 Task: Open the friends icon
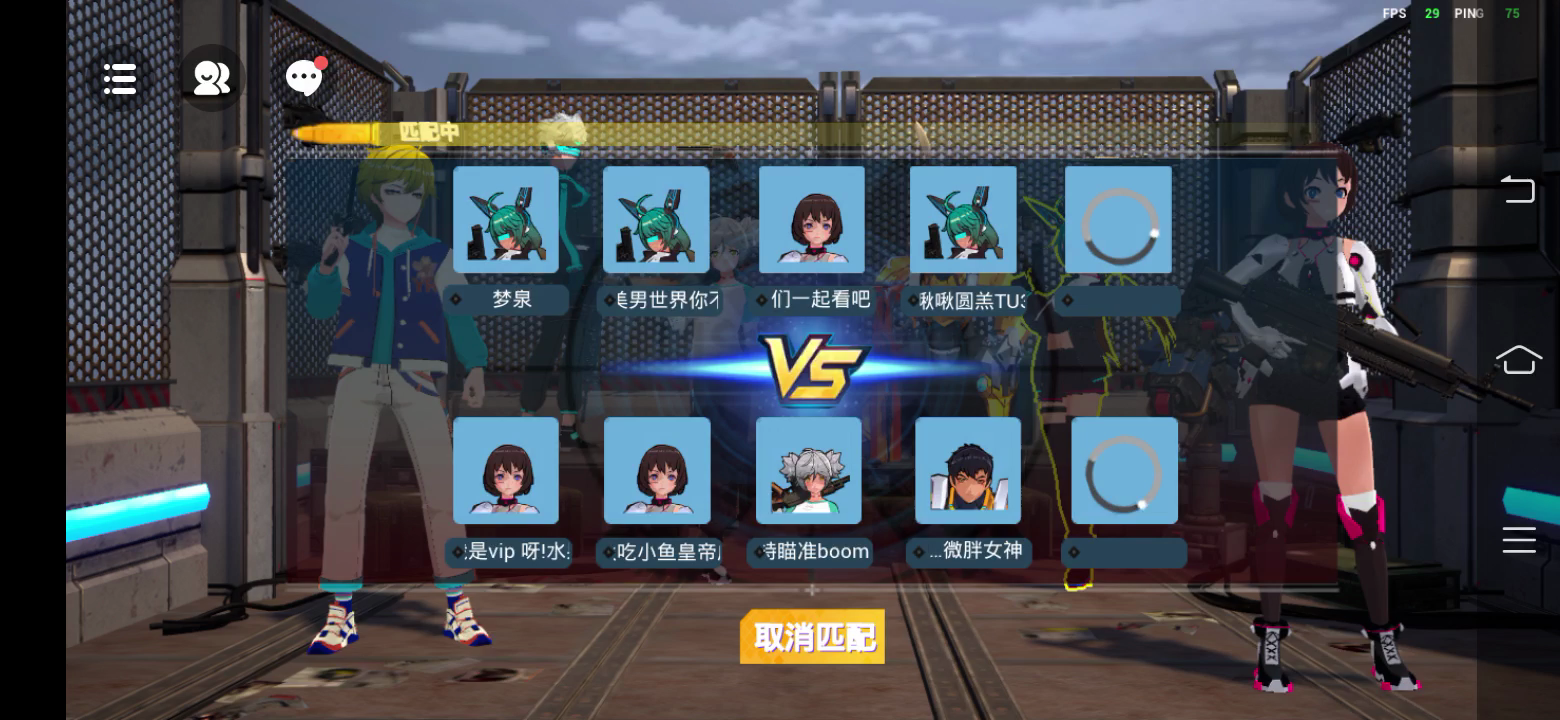click(x=212, y=78)
